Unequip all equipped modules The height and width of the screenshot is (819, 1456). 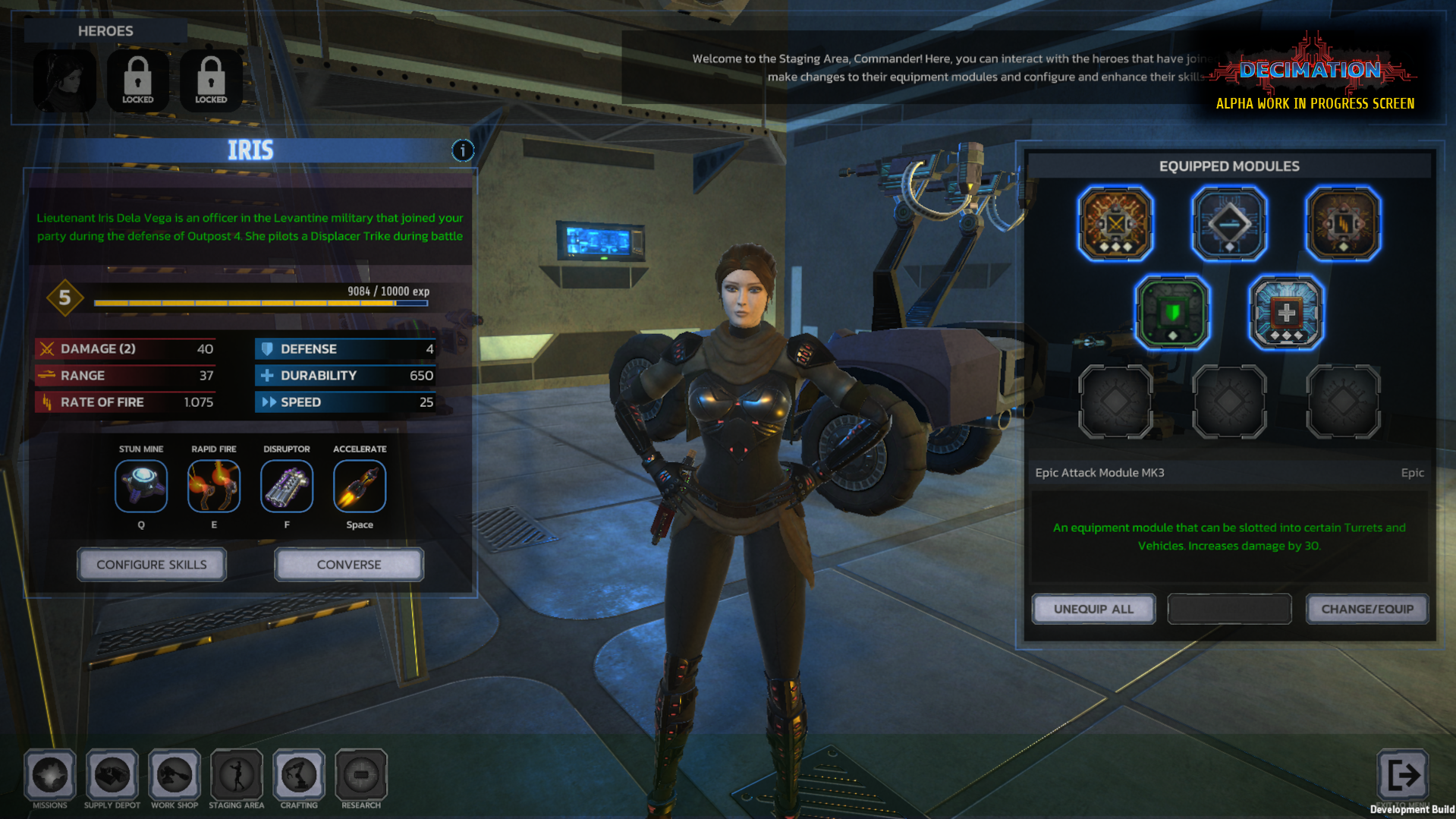point(1093,609)
